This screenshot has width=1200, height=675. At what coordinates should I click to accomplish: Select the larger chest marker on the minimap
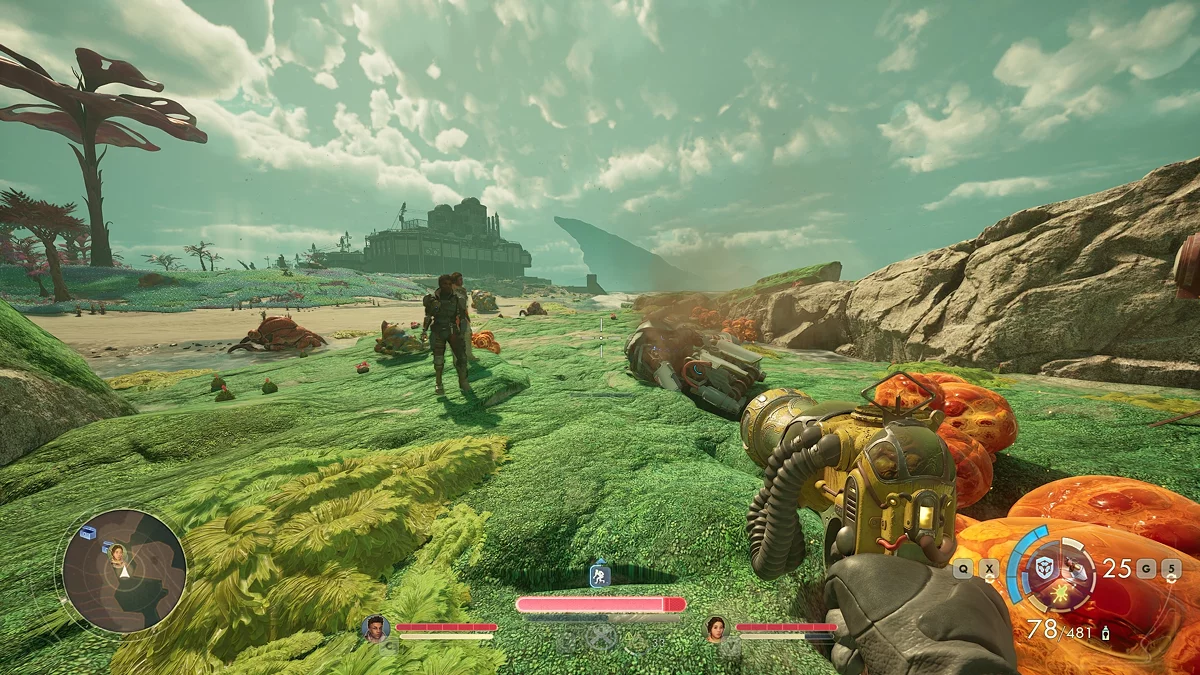[88, 532]
